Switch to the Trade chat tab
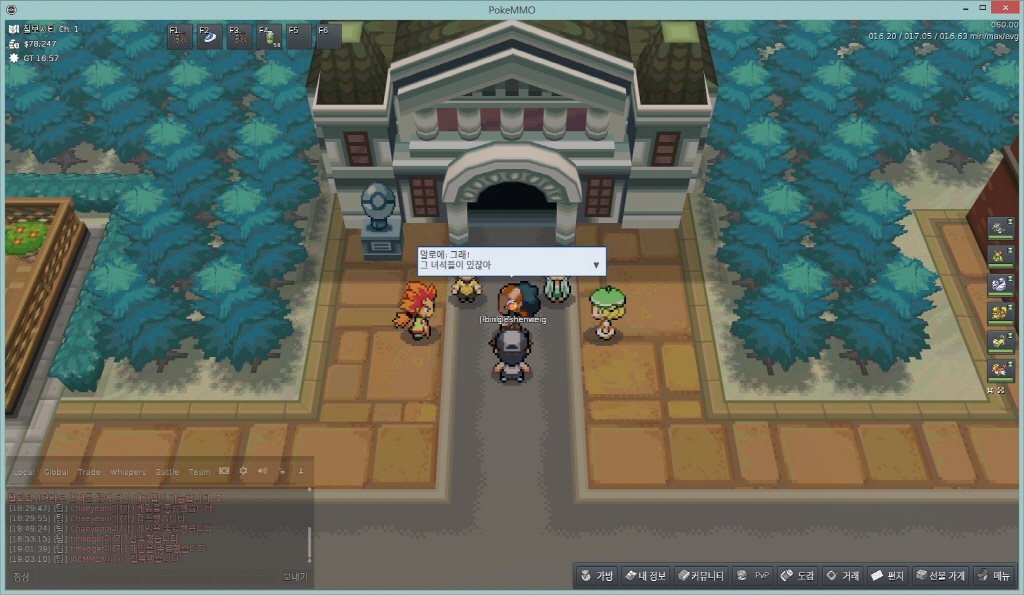Viewport: 1024px width, 595px height. (89, 472)
